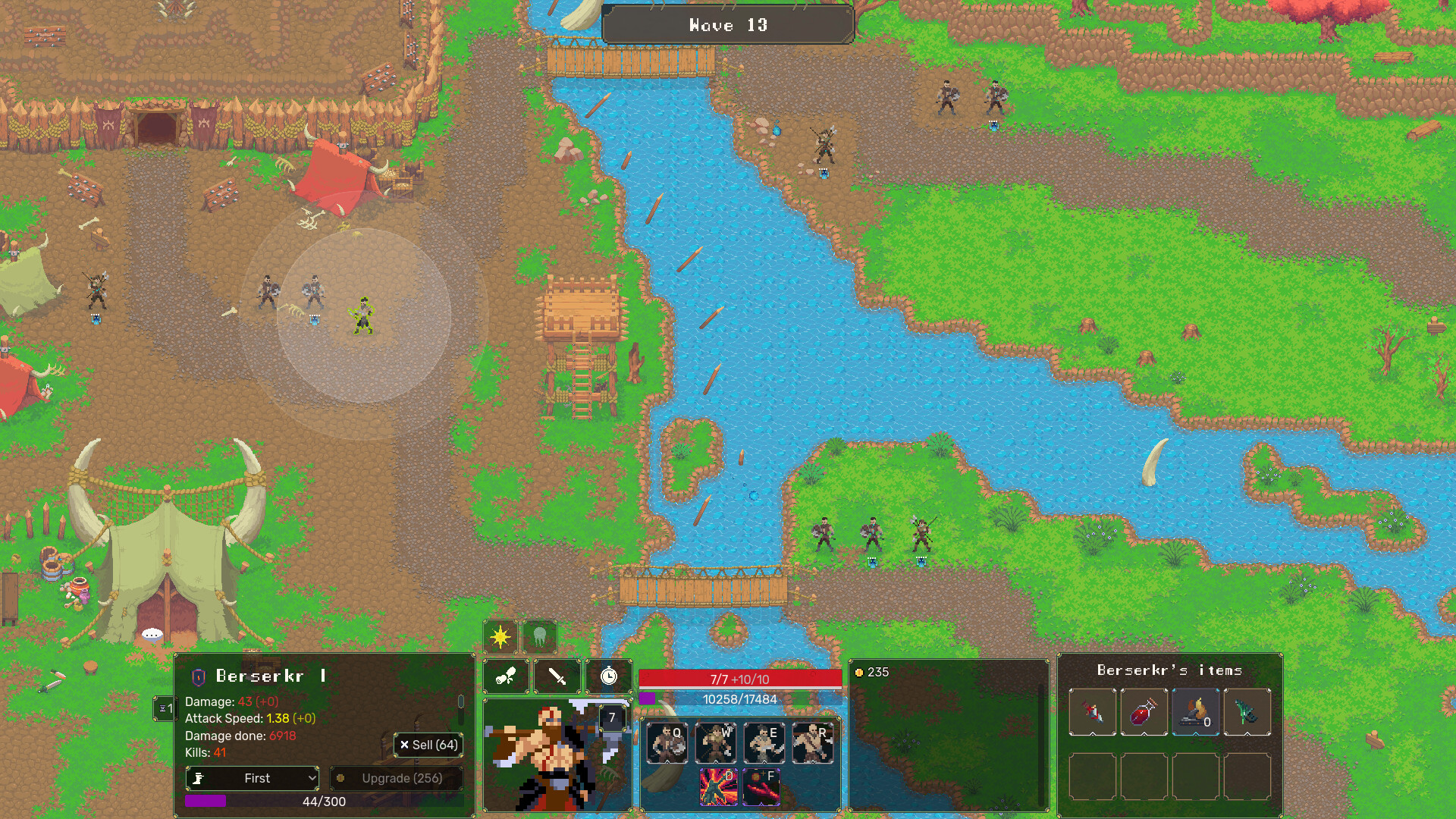Select the green spirit ability icon
The image size is (1456, 819).
540,637
